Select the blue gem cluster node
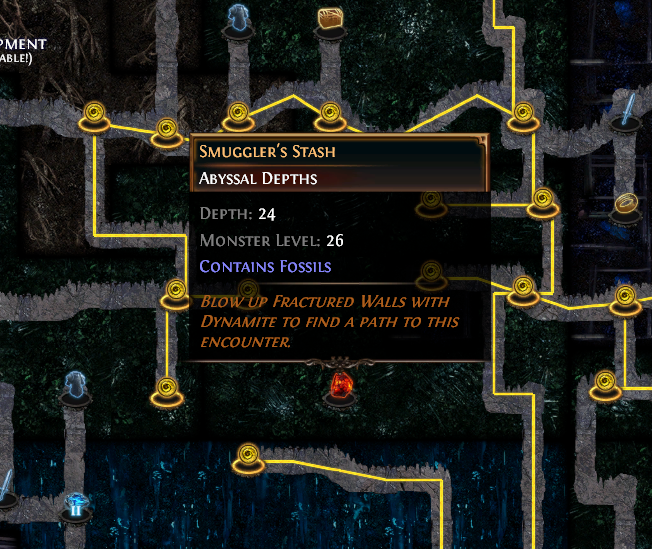The image size is (652, 549). point(75,505)
